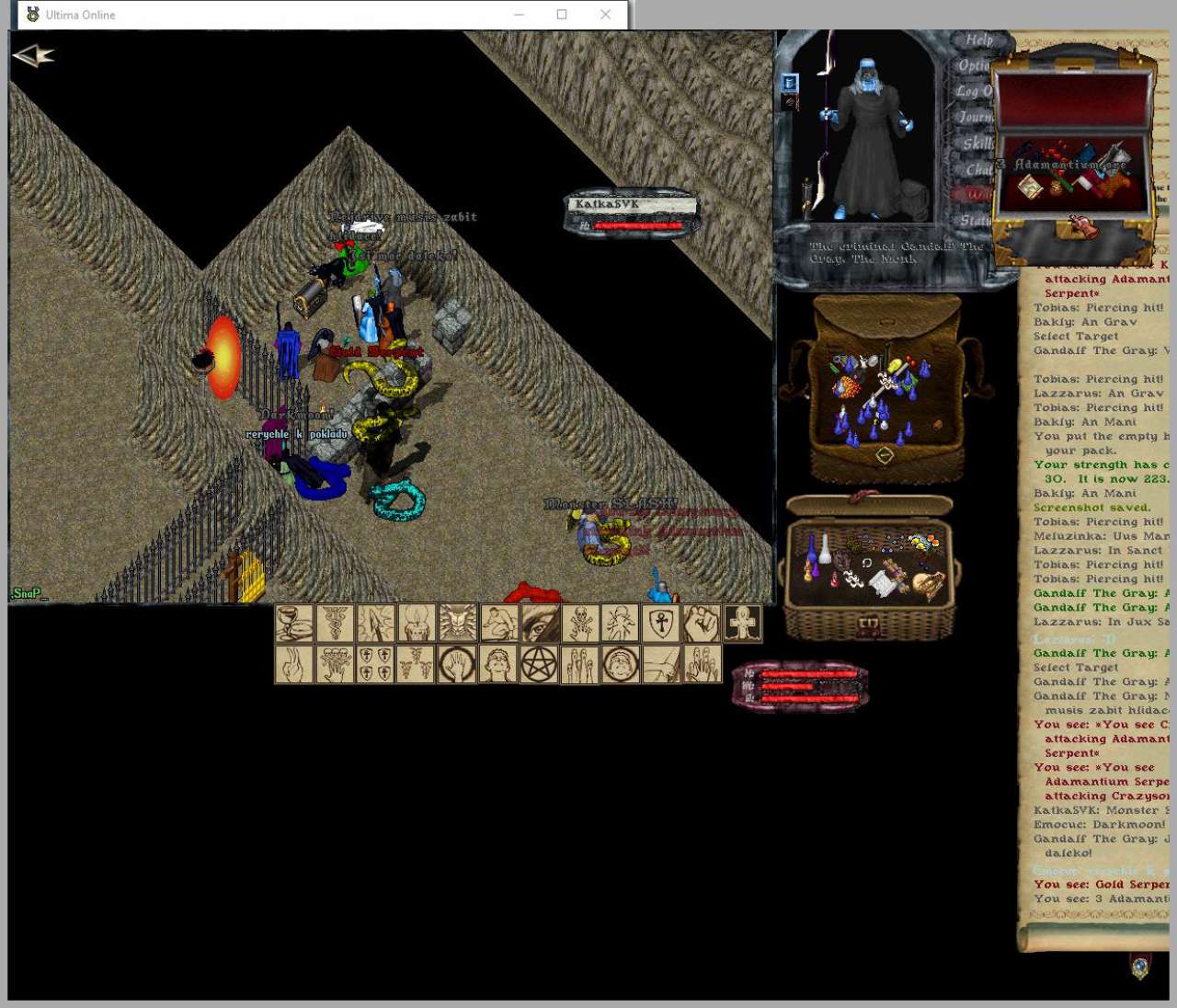Close the Ultima Online window

(605, 15)
